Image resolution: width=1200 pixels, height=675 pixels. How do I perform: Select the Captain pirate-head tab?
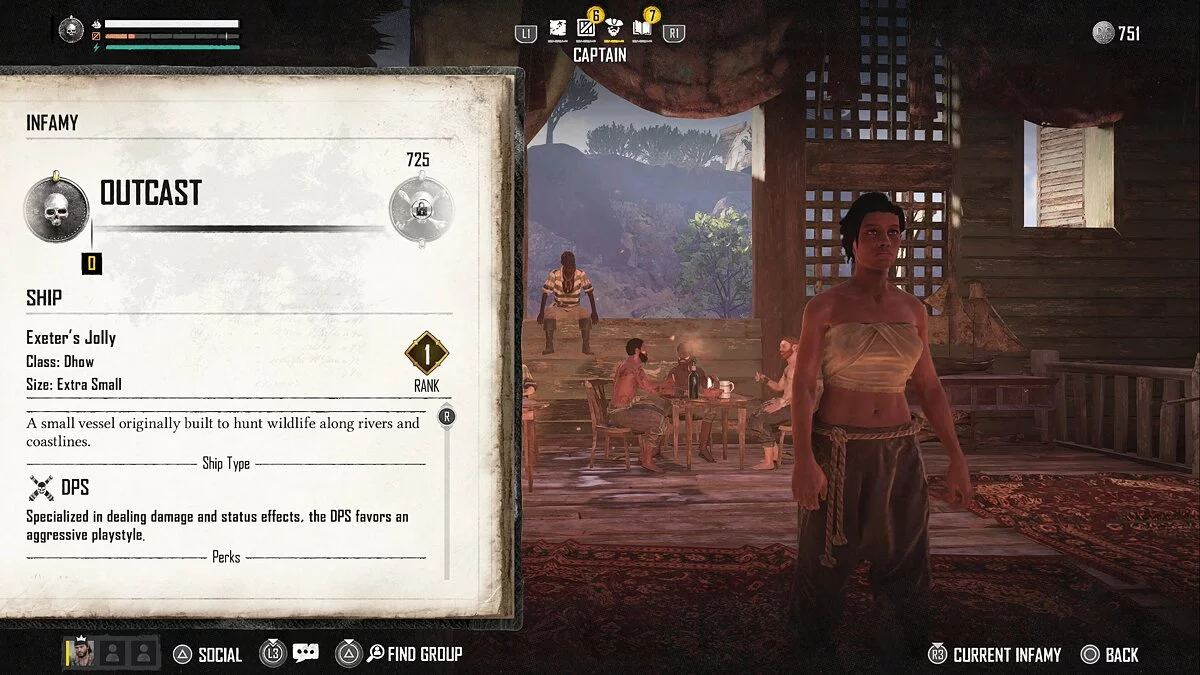614,30
